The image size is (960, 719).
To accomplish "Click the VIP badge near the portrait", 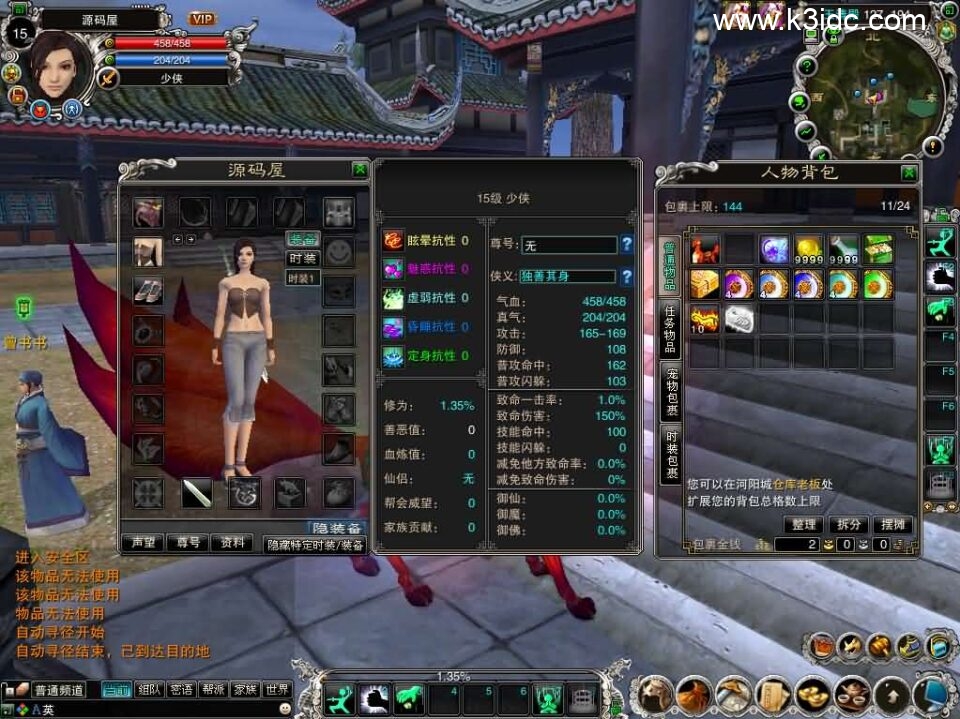I will coord(203,19).
